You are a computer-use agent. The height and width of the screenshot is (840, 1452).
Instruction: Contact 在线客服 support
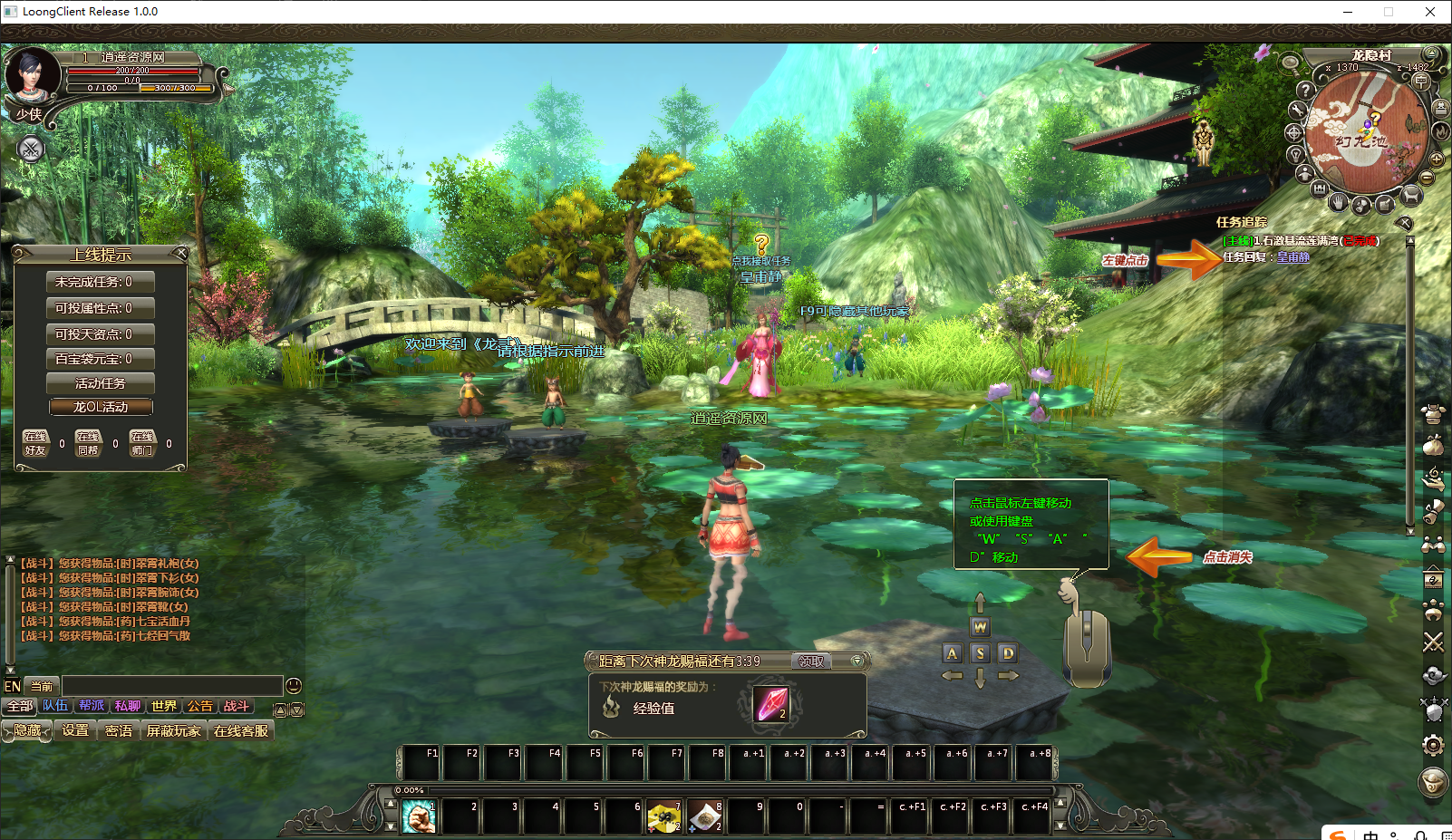(x=241, y=730)
